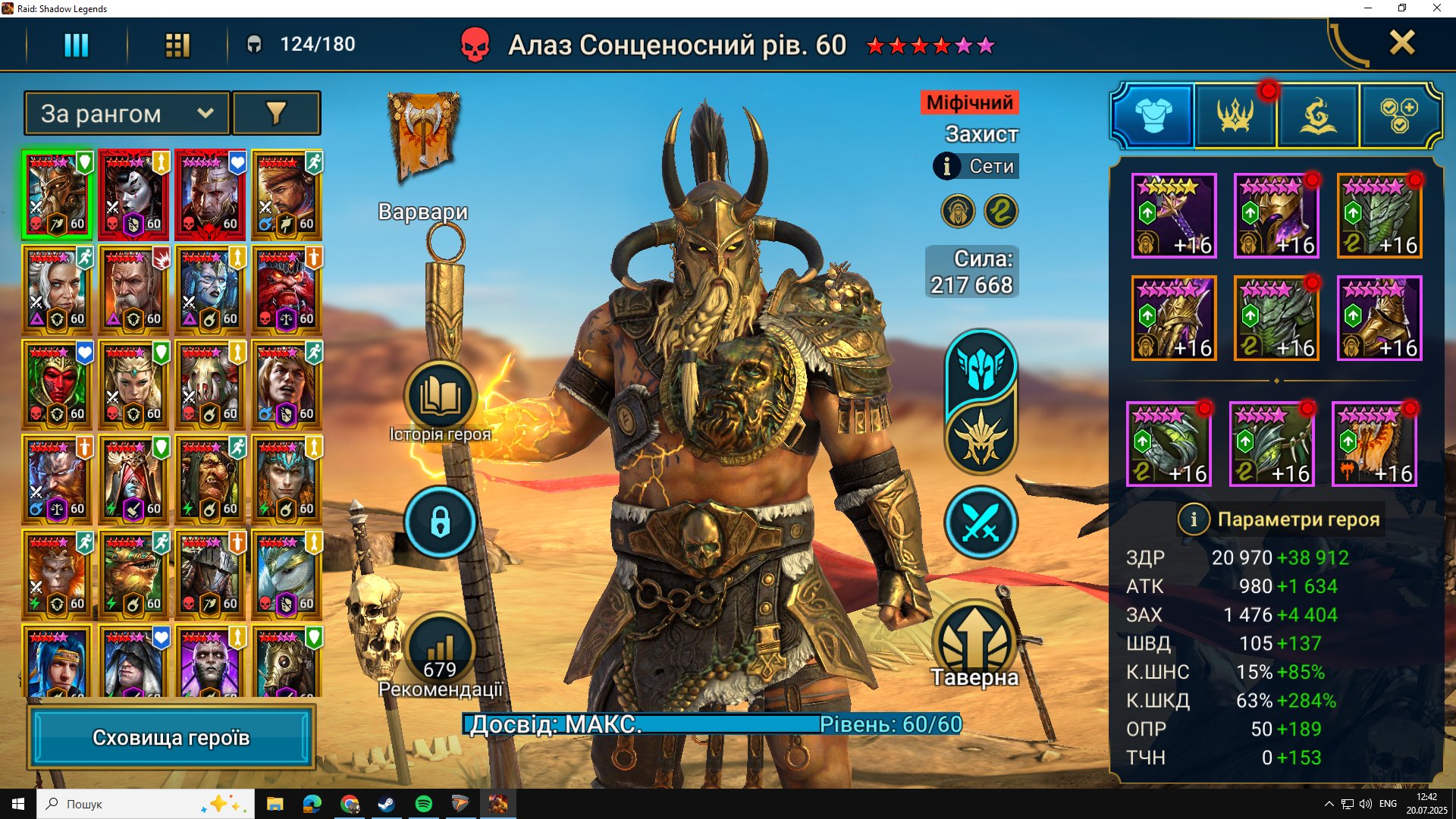Go to 'Таверна' upgrade arrow
This screenshot has height=819, width=1456.
coord(974,641)
